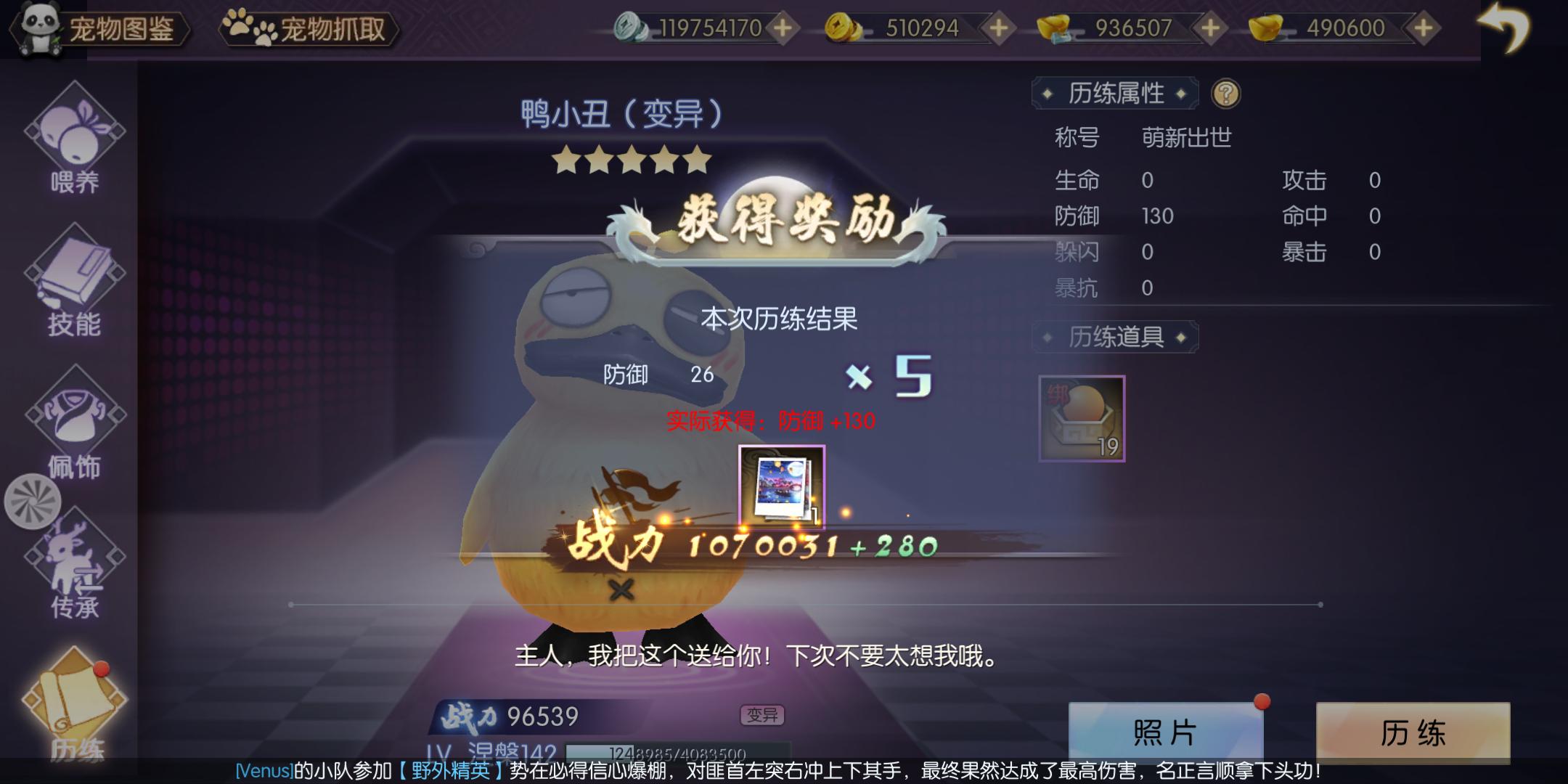1568x784 pixels.
Task: Expand the 历练道具 training item slot
Action: pyautogui.click(x=1082, y=420)
